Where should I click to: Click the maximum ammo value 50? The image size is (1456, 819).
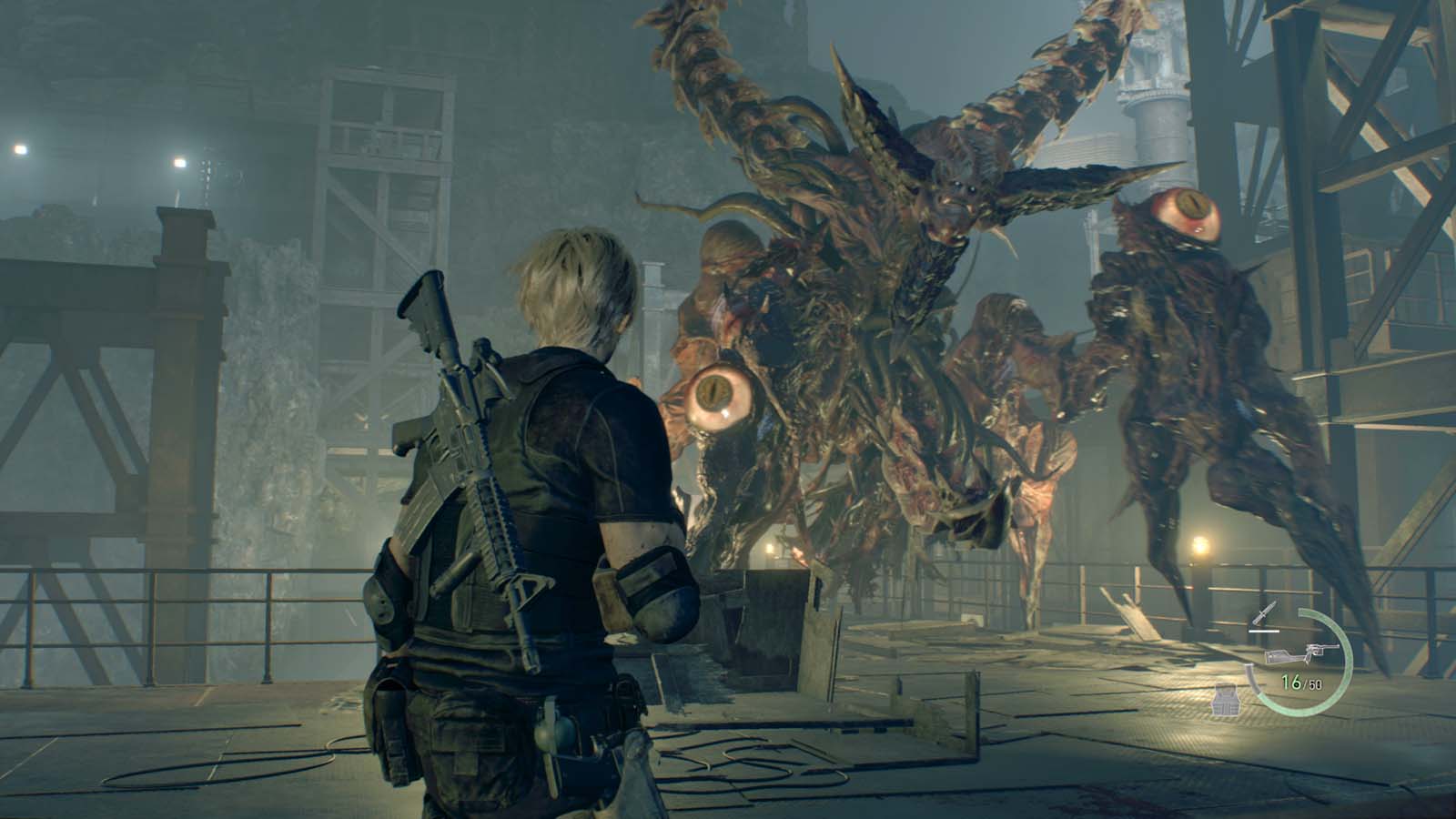coord(1314,683)
